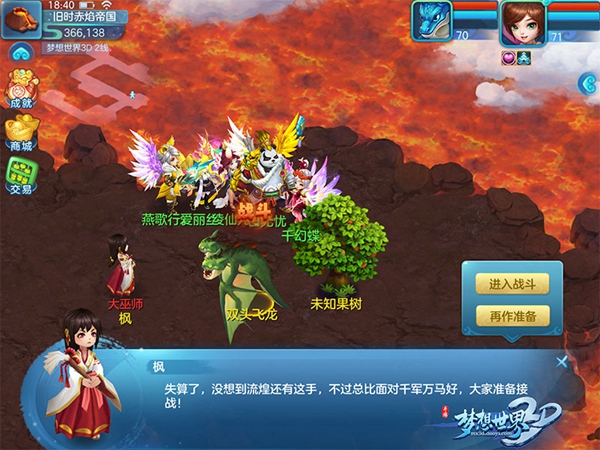Select the 再作准备 dialogue option
Viewport: 600px width, 450px height.
tap(513, 317)
